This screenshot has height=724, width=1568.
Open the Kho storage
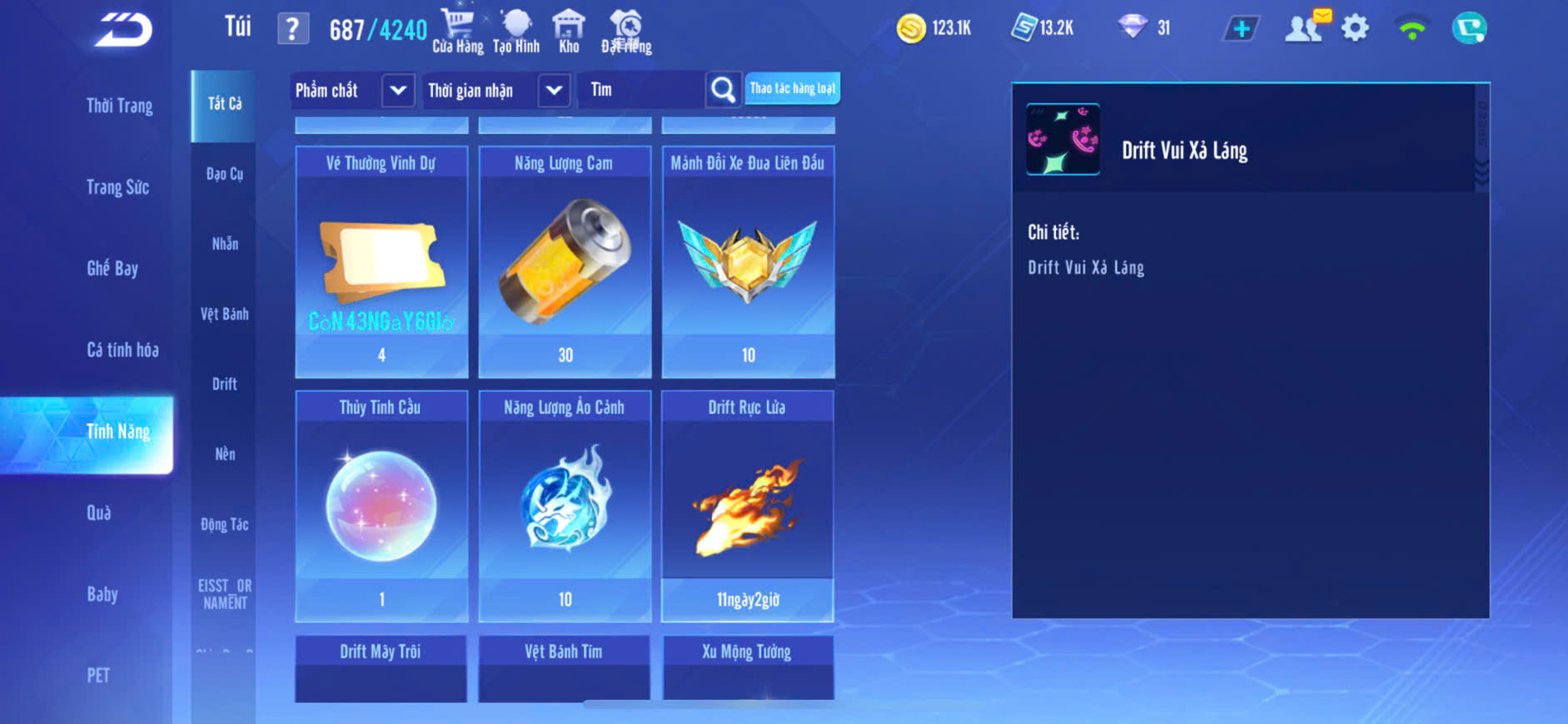[569, 31]
